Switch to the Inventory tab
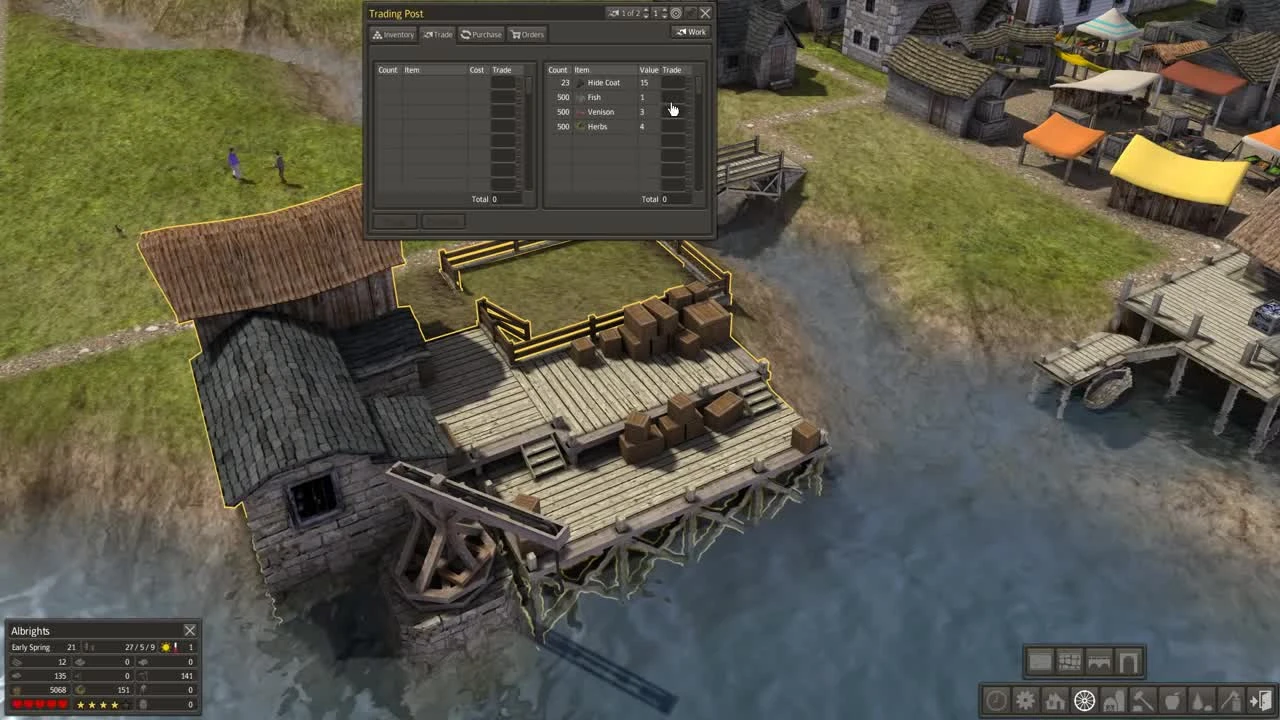This screenshot has width=1280, height=720. (393, 34)
